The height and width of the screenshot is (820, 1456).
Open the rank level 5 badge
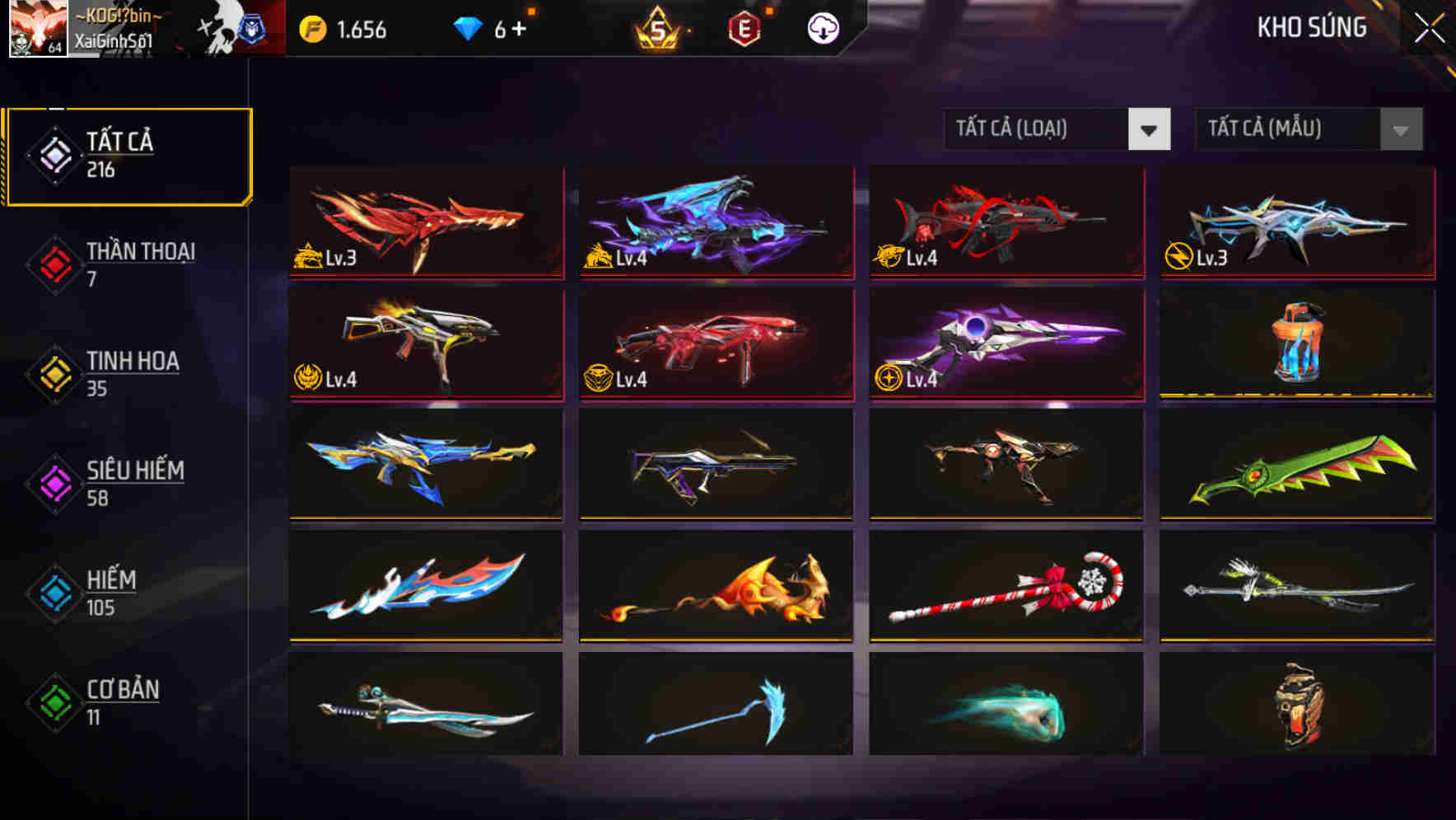click(655, 27)
